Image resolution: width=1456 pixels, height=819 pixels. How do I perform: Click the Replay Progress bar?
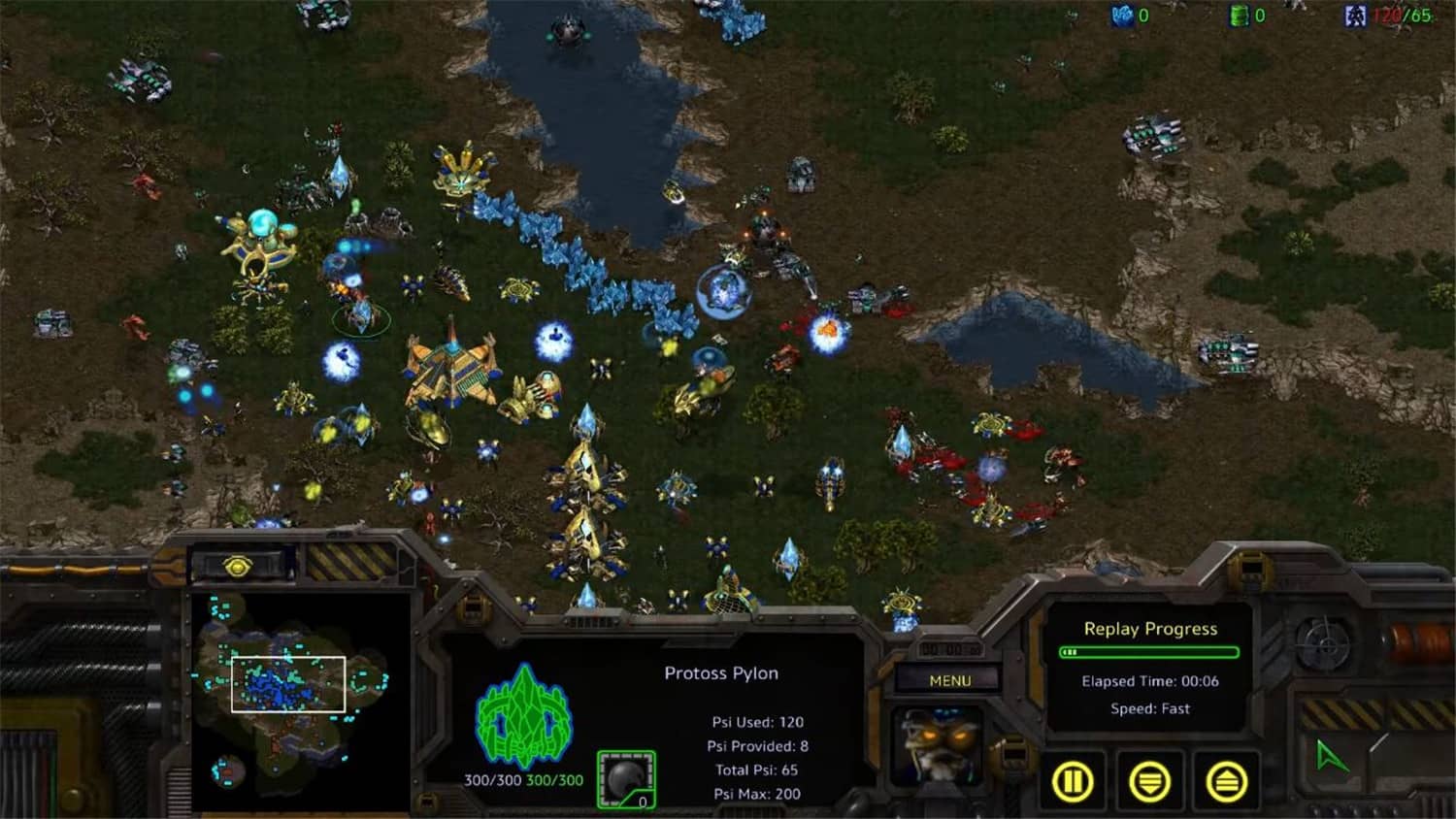click(x=1148, y=654)
